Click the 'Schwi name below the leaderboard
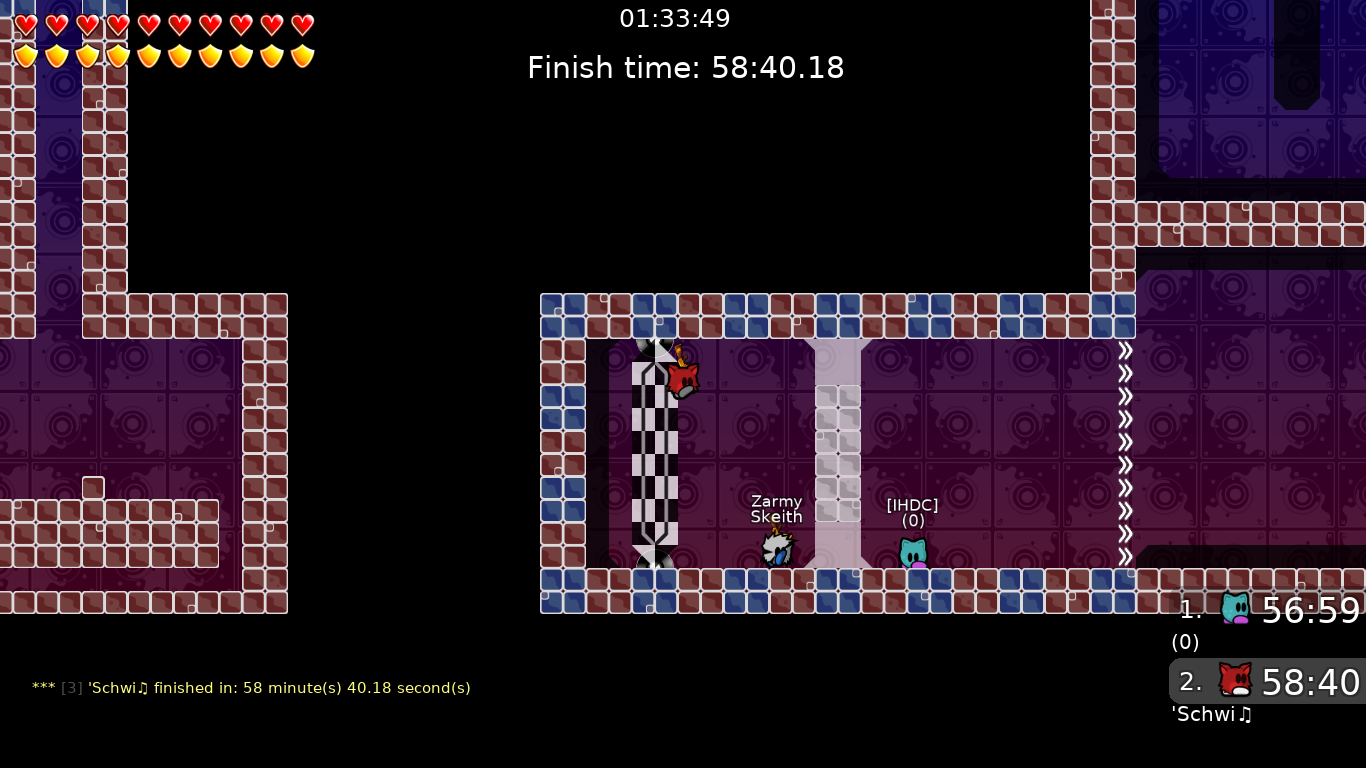The height and width of the screenshot is (768, 1366). 1210,715
